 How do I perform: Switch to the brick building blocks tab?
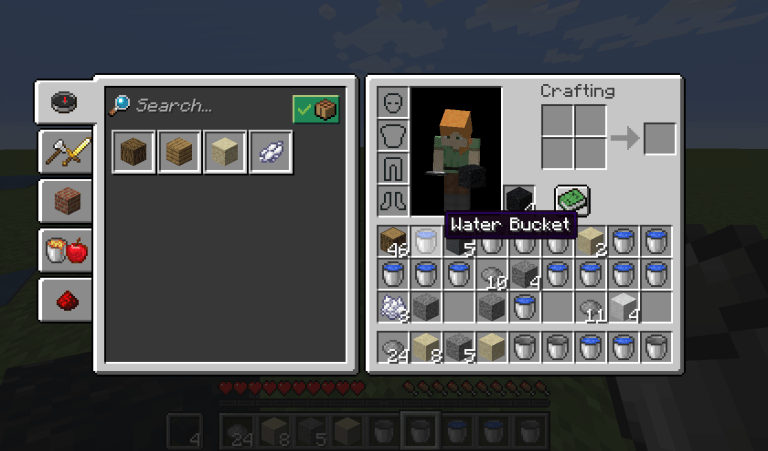(64, 200)
